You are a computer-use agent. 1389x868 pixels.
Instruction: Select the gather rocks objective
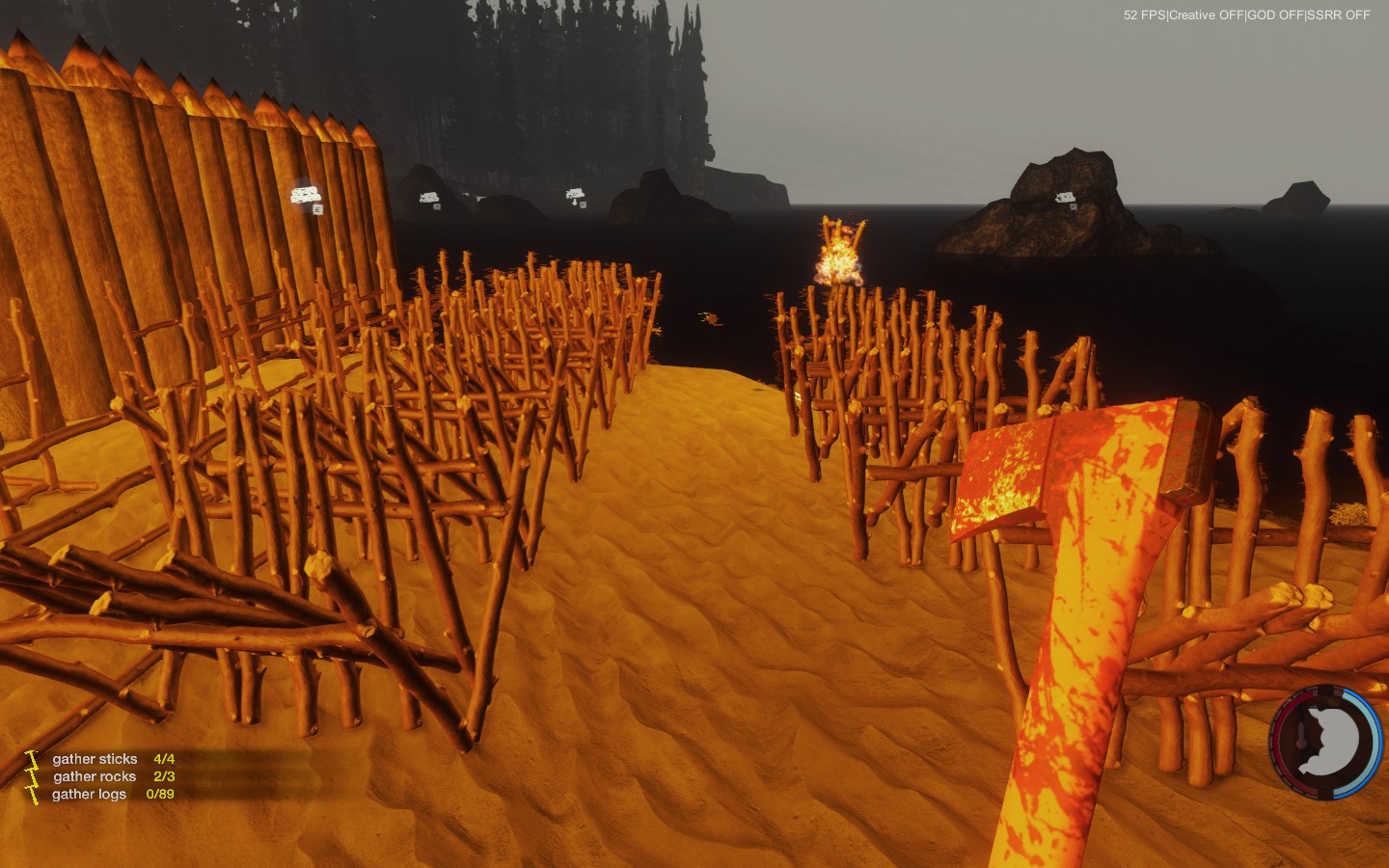(x=95, y=776)
